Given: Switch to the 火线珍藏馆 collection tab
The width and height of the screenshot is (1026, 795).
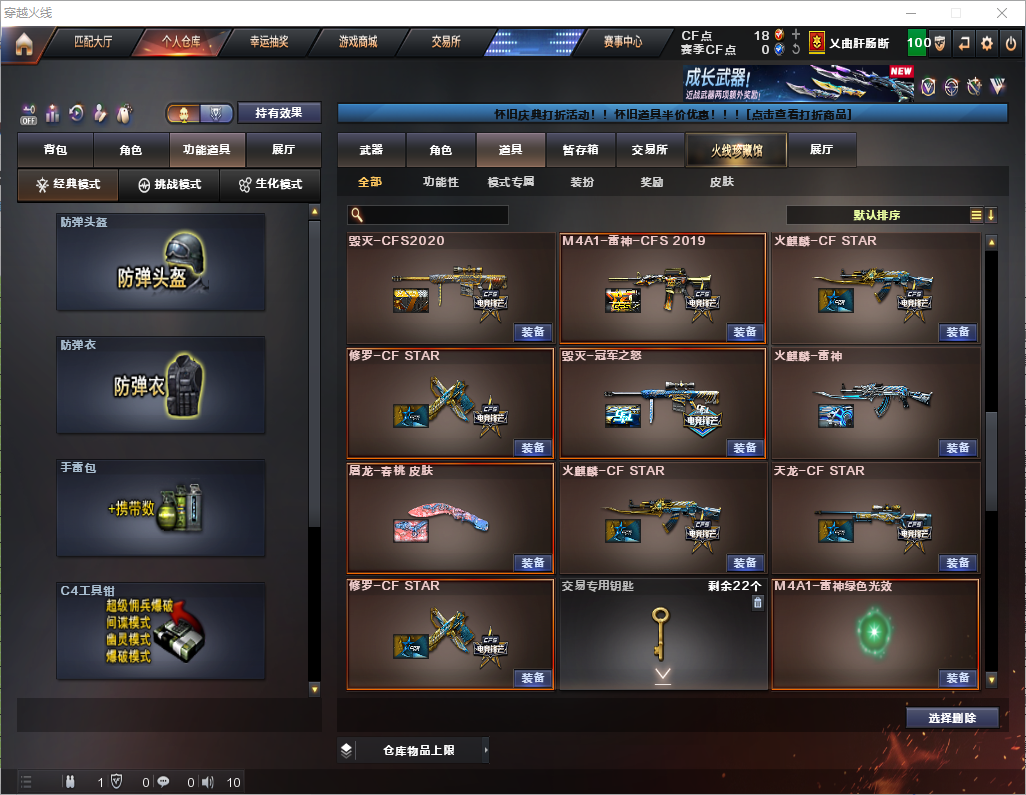Looking at the screenshot, I should [x=736, y=150].
